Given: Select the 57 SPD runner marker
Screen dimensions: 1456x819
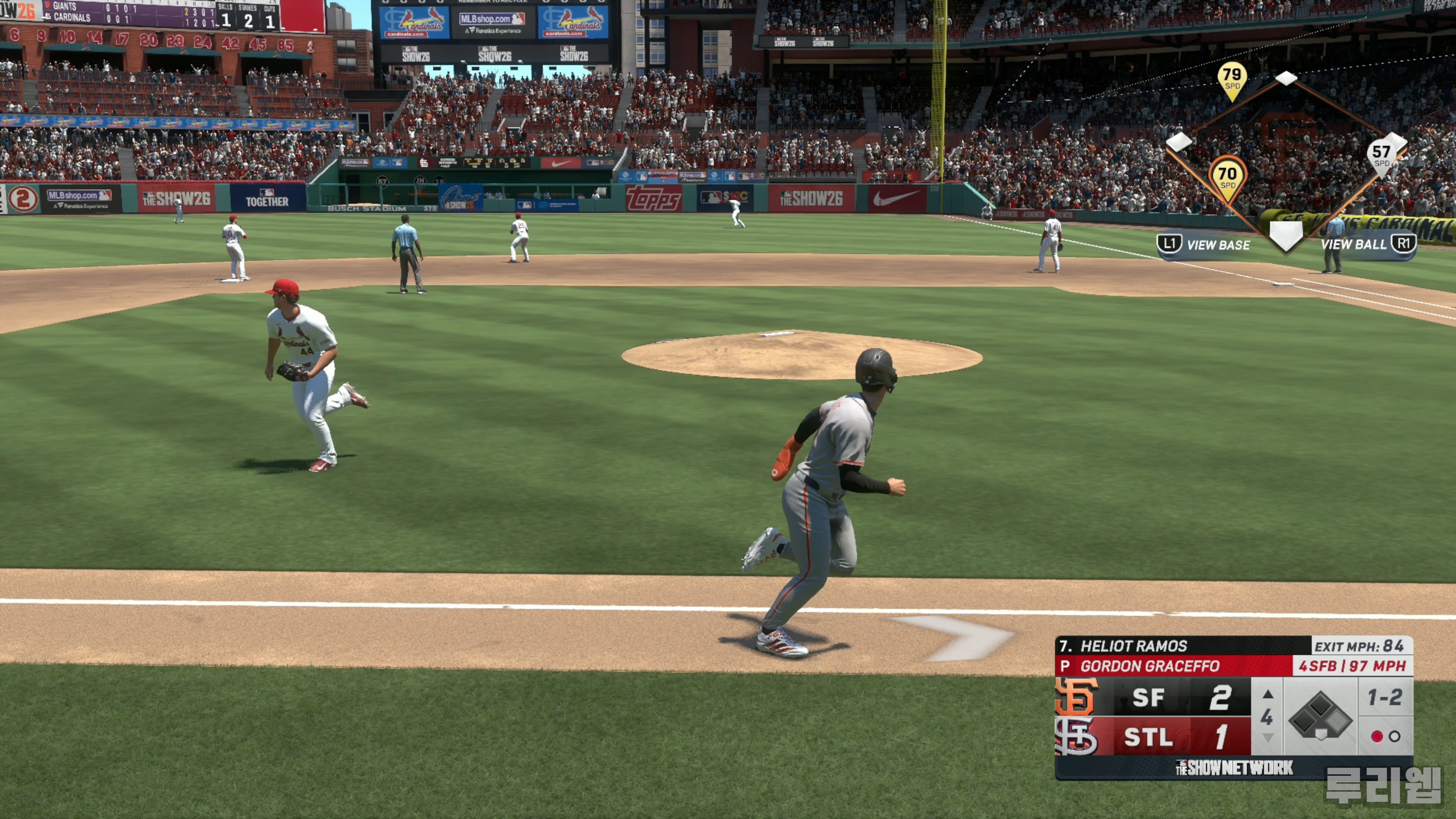Looking at the screenshot, I should coord(1381,155).
